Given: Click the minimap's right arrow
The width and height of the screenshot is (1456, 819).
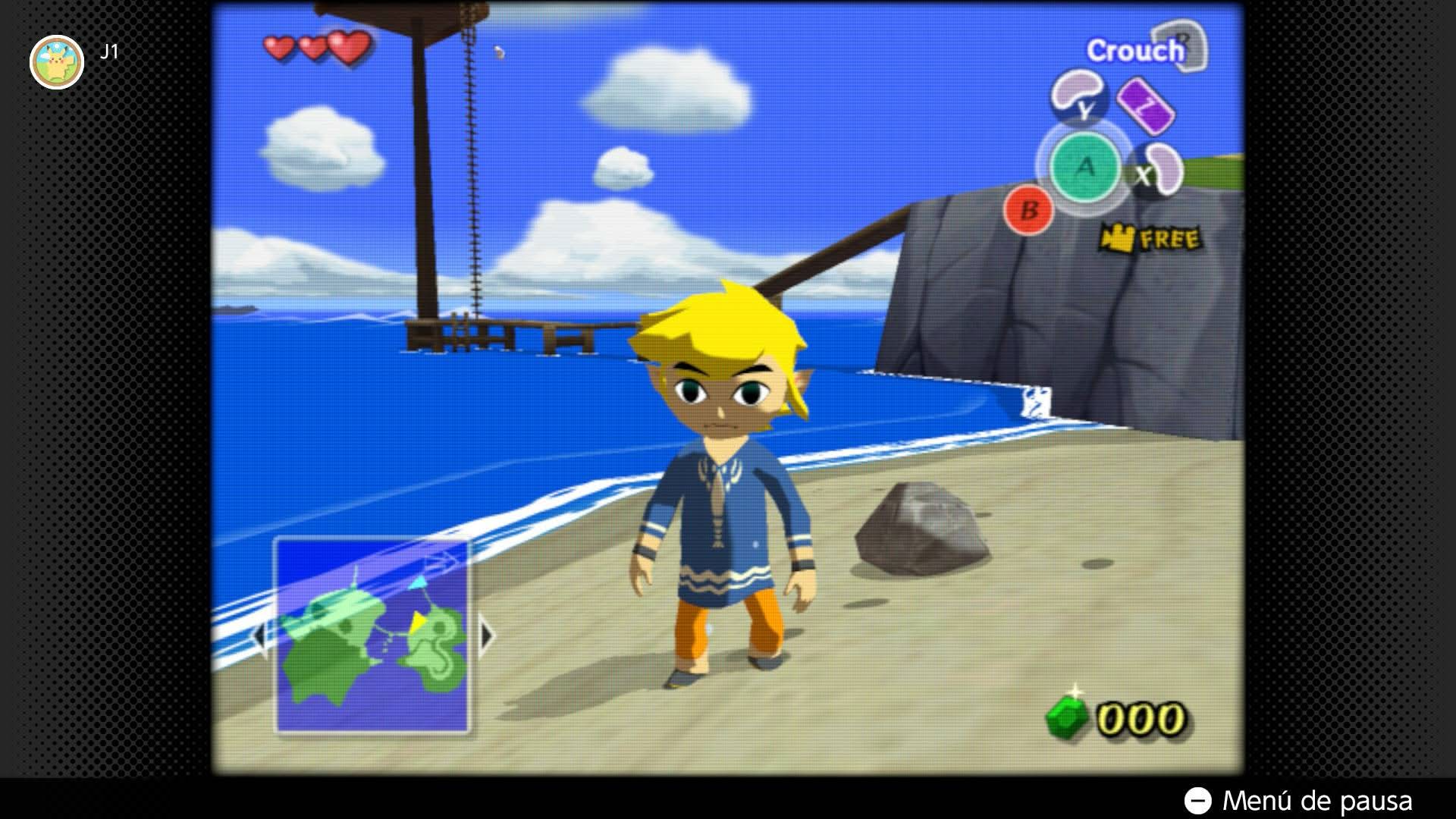Looking at the screenshot, I should pyautogui.click(x=485, y=635).
